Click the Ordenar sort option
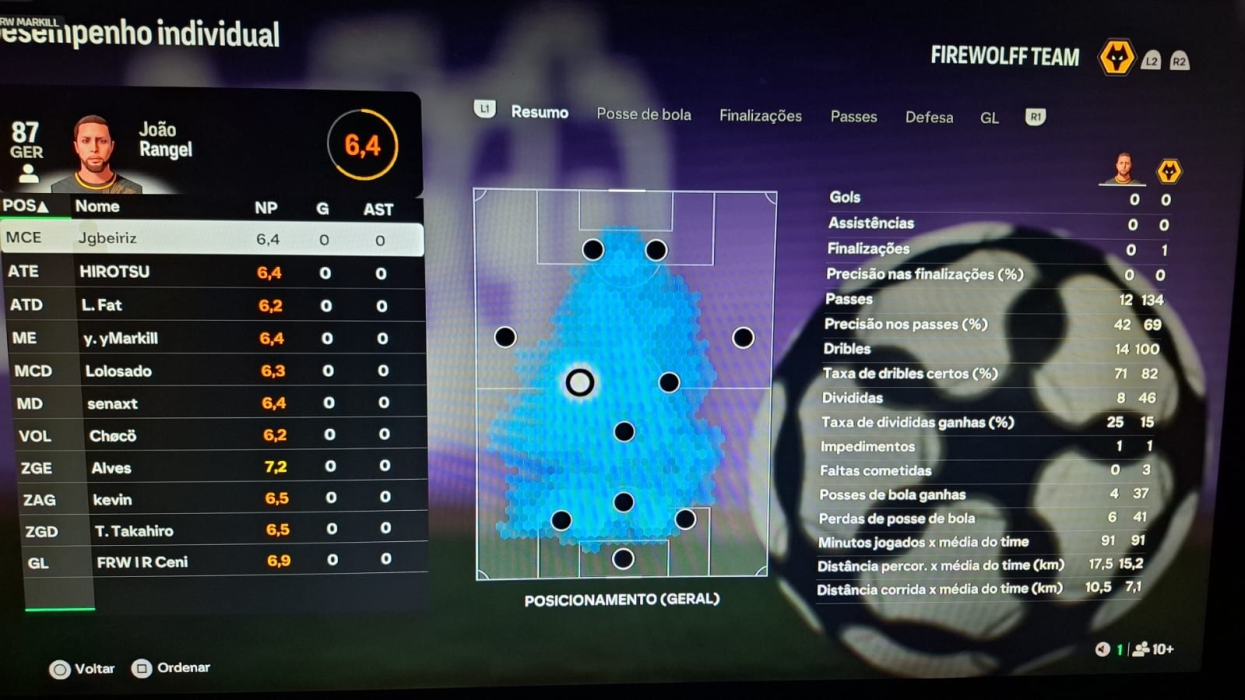This screenshot has width=1245, height=700. 171,668
